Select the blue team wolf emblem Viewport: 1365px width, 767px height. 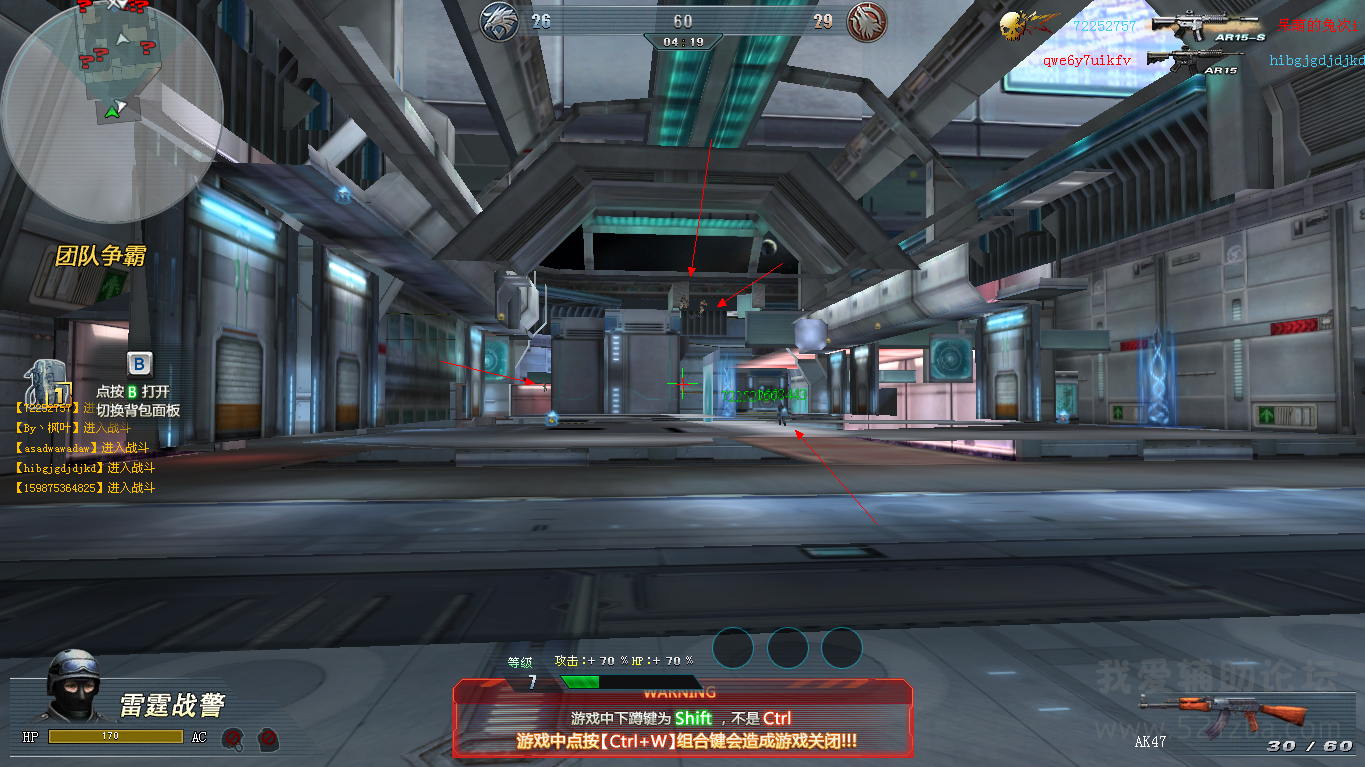[499, 21]
